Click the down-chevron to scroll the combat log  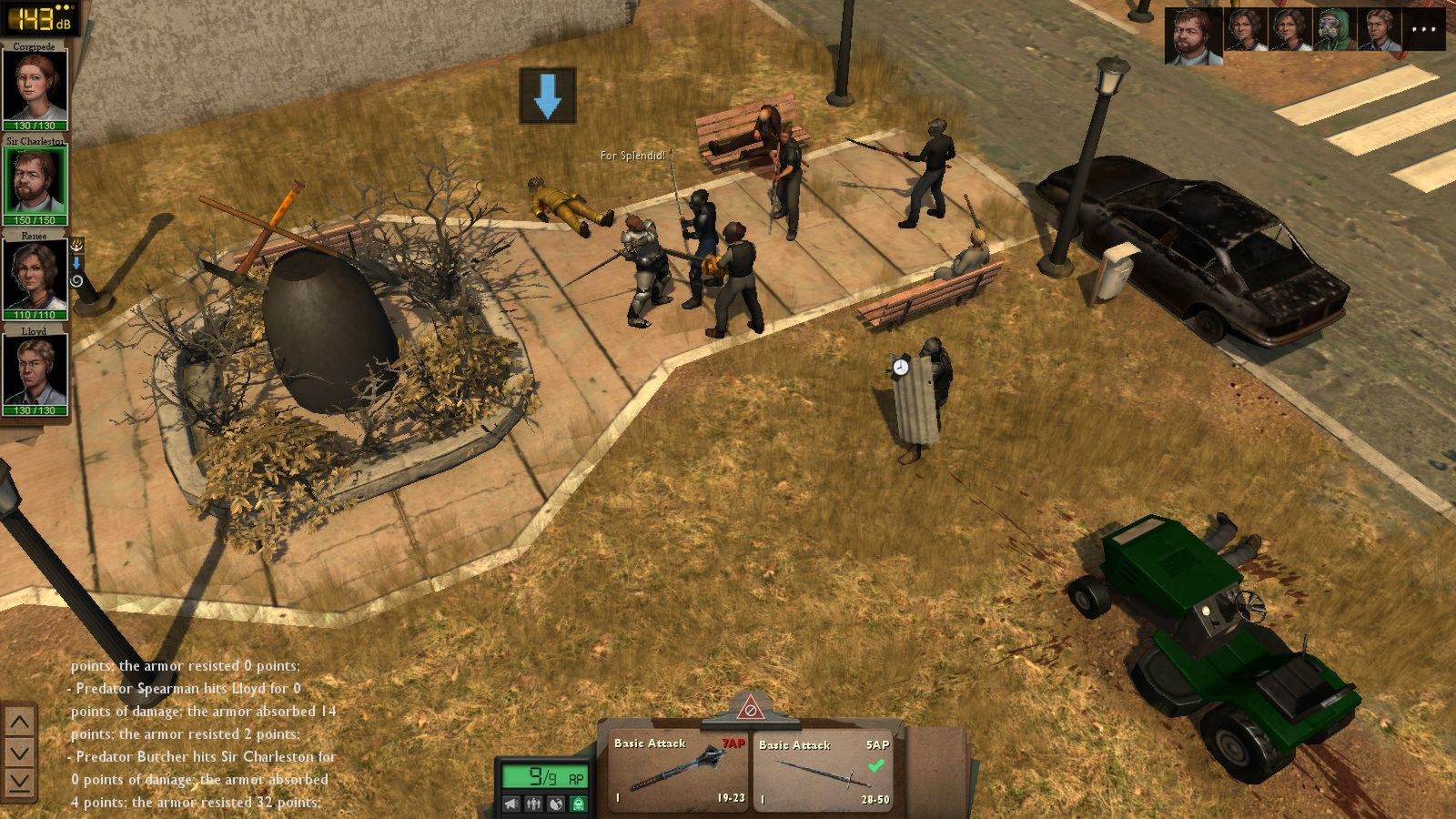click(18, 751)
